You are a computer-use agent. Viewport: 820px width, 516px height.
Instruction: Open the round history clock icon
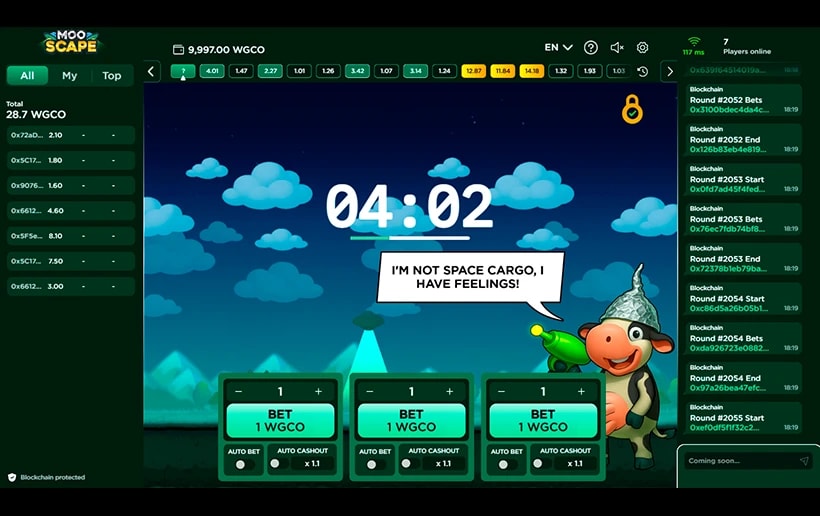[642, 71]
